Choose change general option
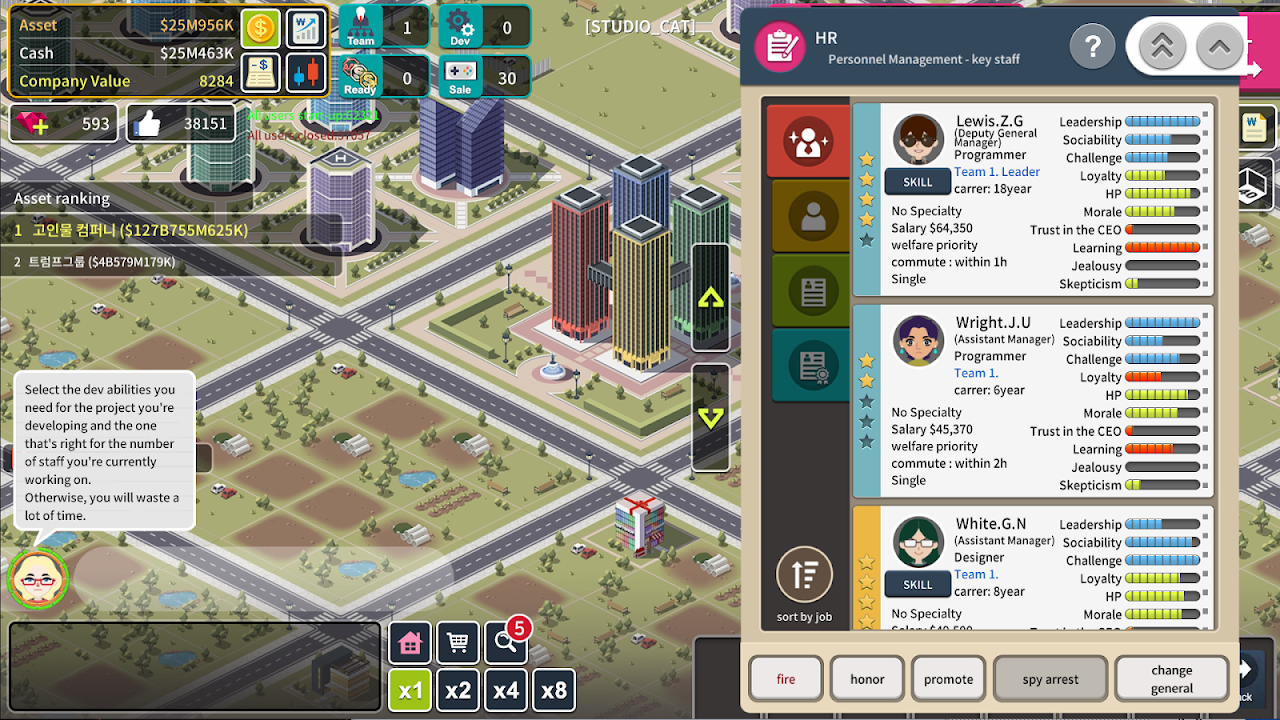 click(x=1171, y=679)
